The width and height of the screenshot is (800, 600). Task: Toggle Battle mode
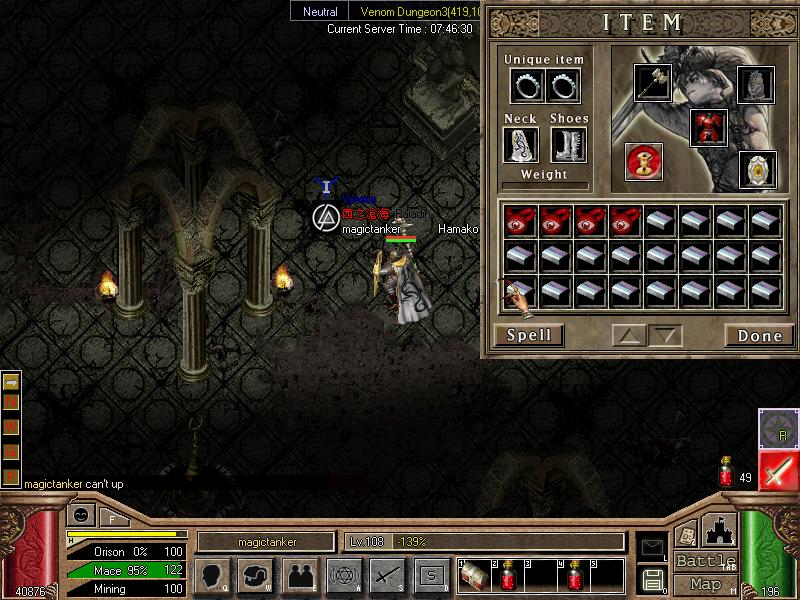[706, 560]
